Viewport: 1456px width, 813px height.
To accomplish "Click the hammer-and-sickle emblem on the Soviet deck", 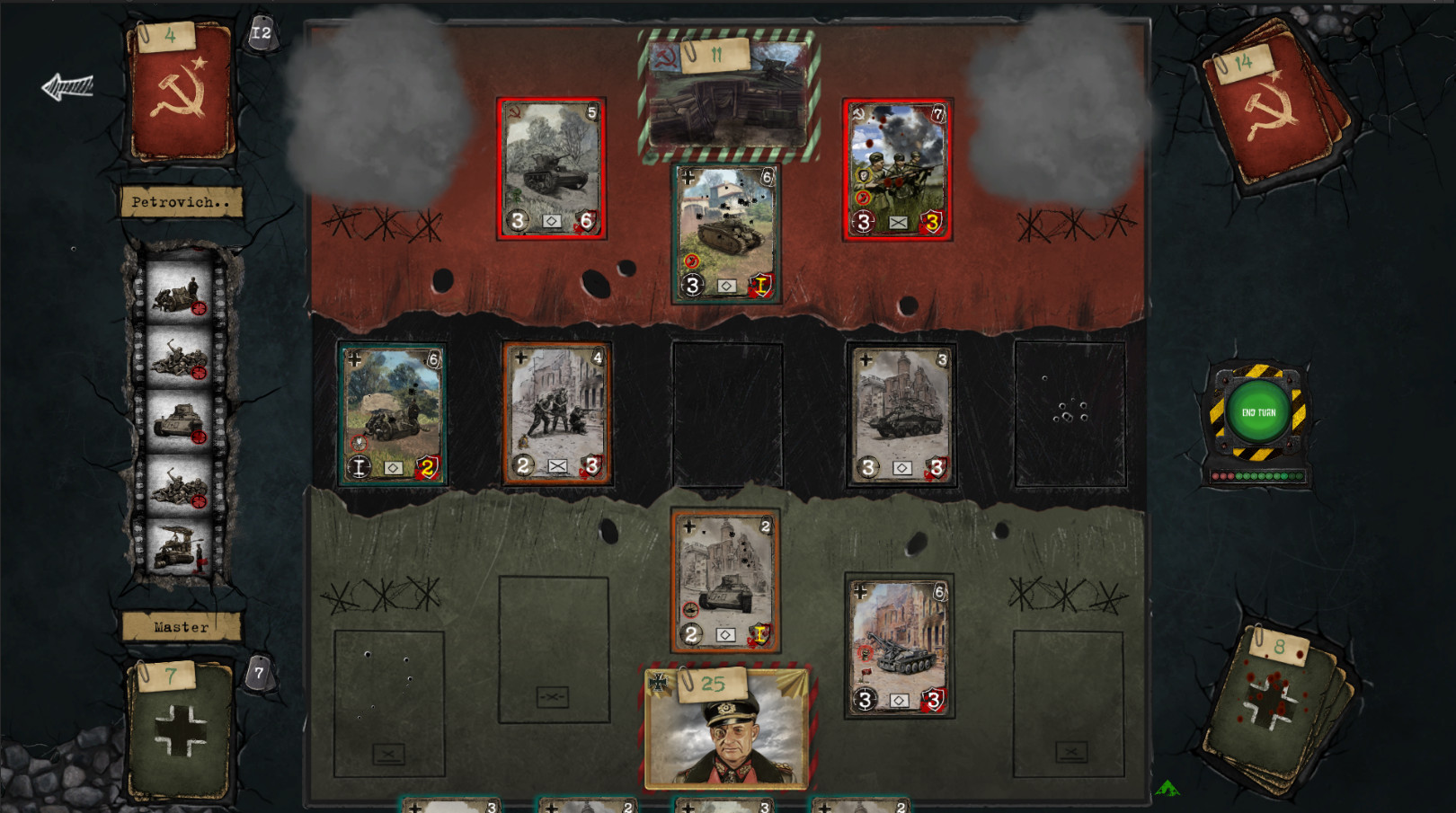I will 182,90.
